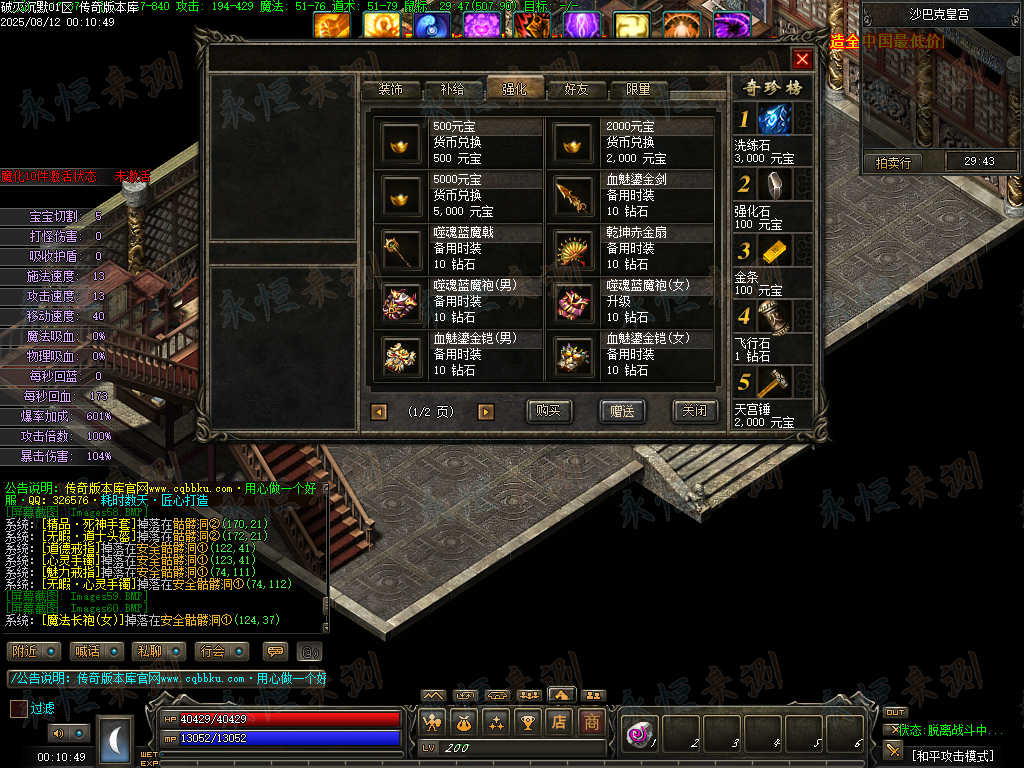Viewport: 1024px width, 768px height.
Task: Click the 关闭 button
Action: coord(694,411)
